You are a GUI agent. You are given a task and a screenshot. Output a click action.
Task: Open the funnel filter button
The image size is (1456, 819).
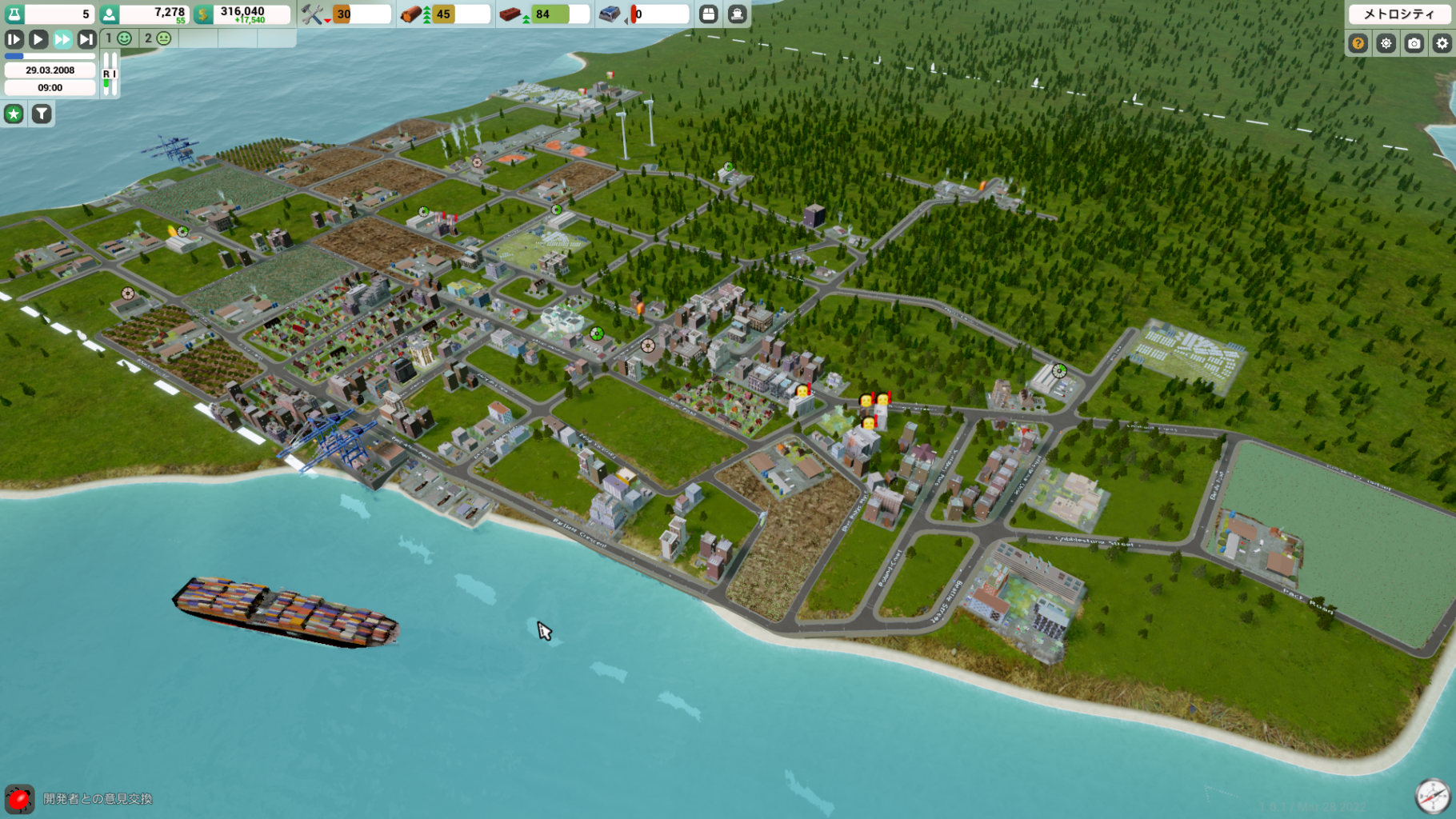coord(42,114)
